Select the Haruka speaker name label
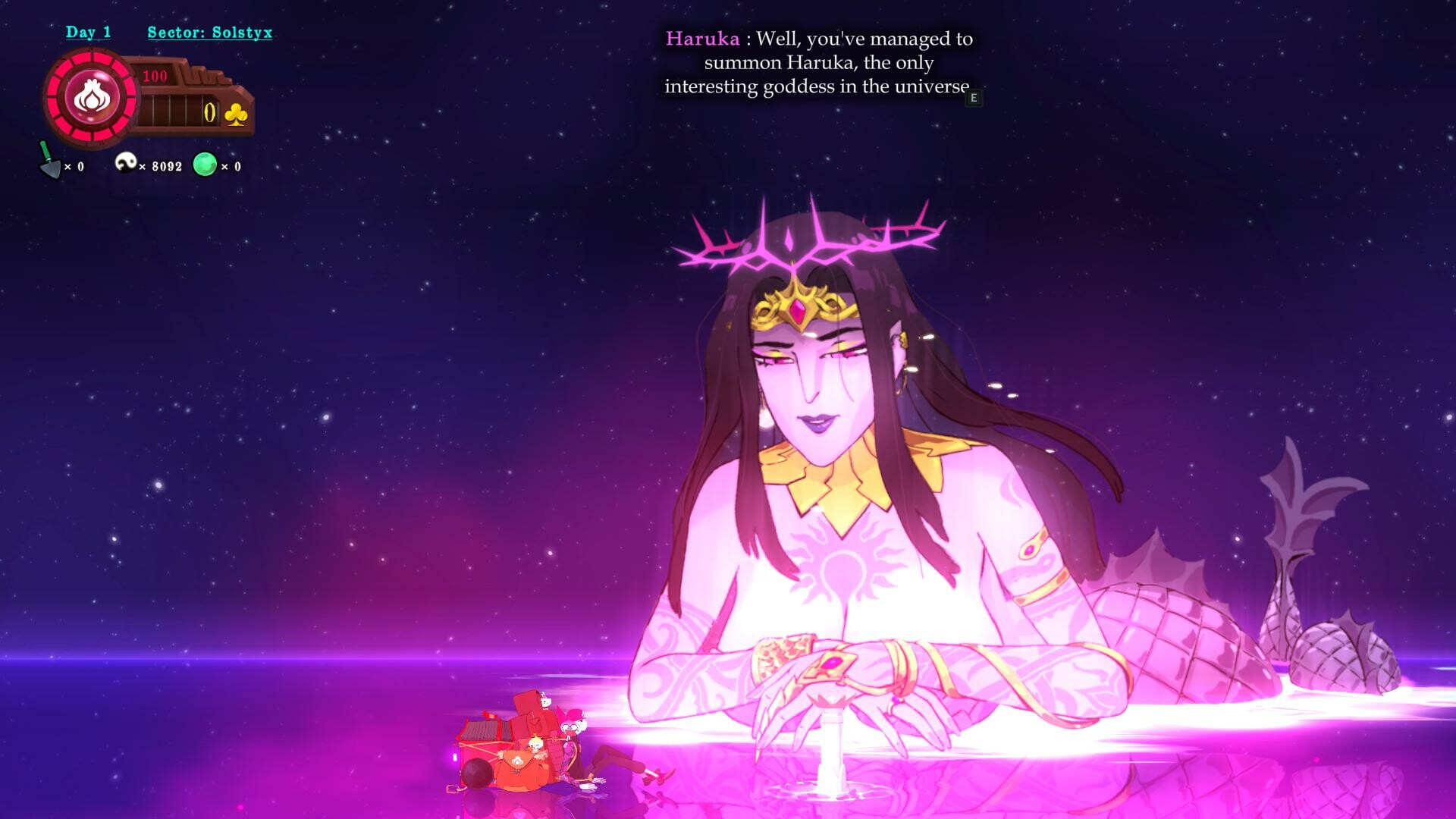 (702, 39)
